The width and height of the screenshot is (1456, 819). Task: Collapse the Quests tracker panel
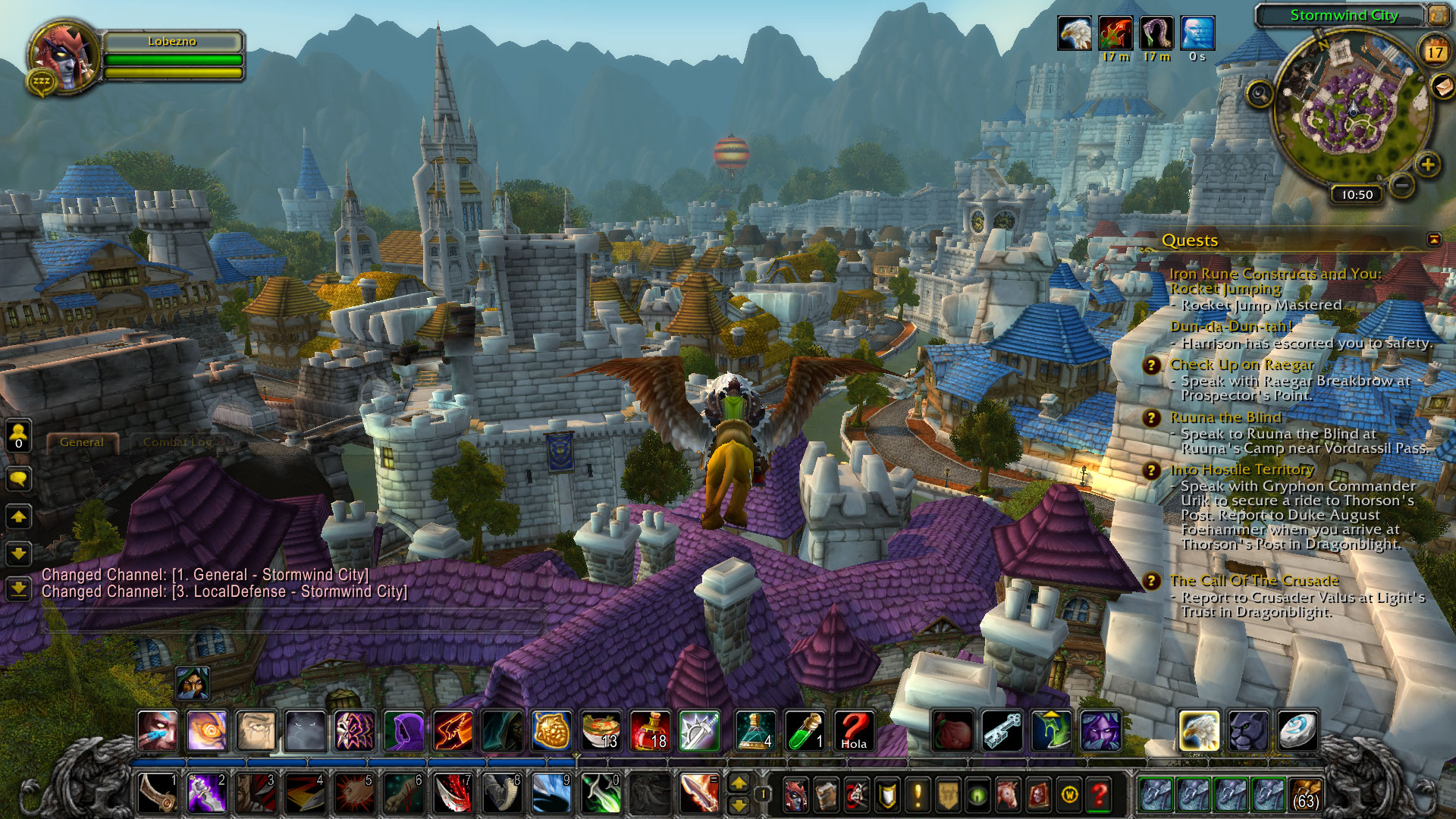click(x=1434, y=240)
